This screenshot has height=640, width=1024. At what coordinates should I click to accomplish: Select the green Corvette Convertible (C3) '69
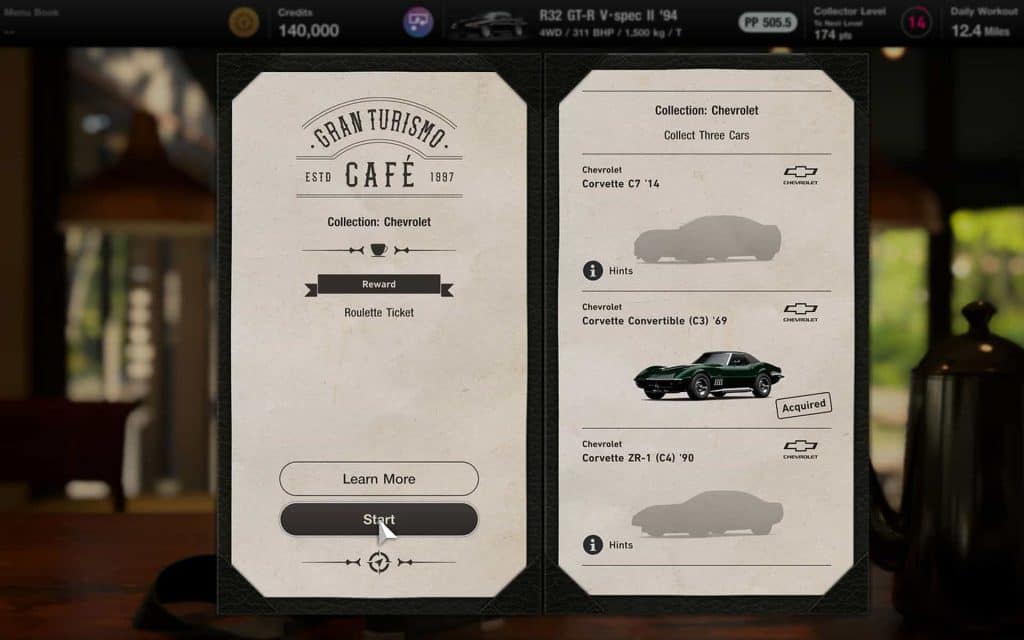[x=708, y=375]
